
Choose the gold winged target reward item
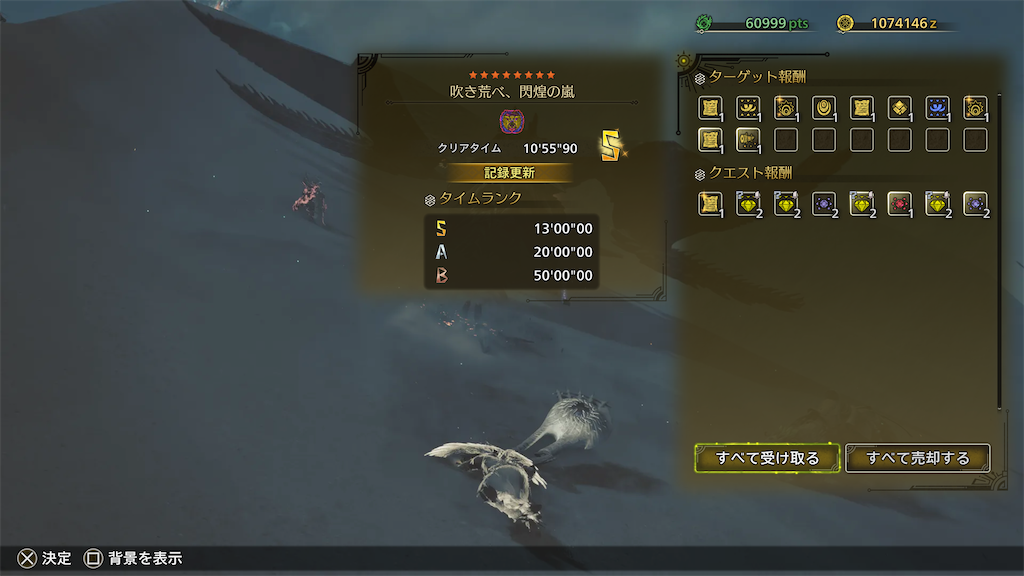click(747, 108)
